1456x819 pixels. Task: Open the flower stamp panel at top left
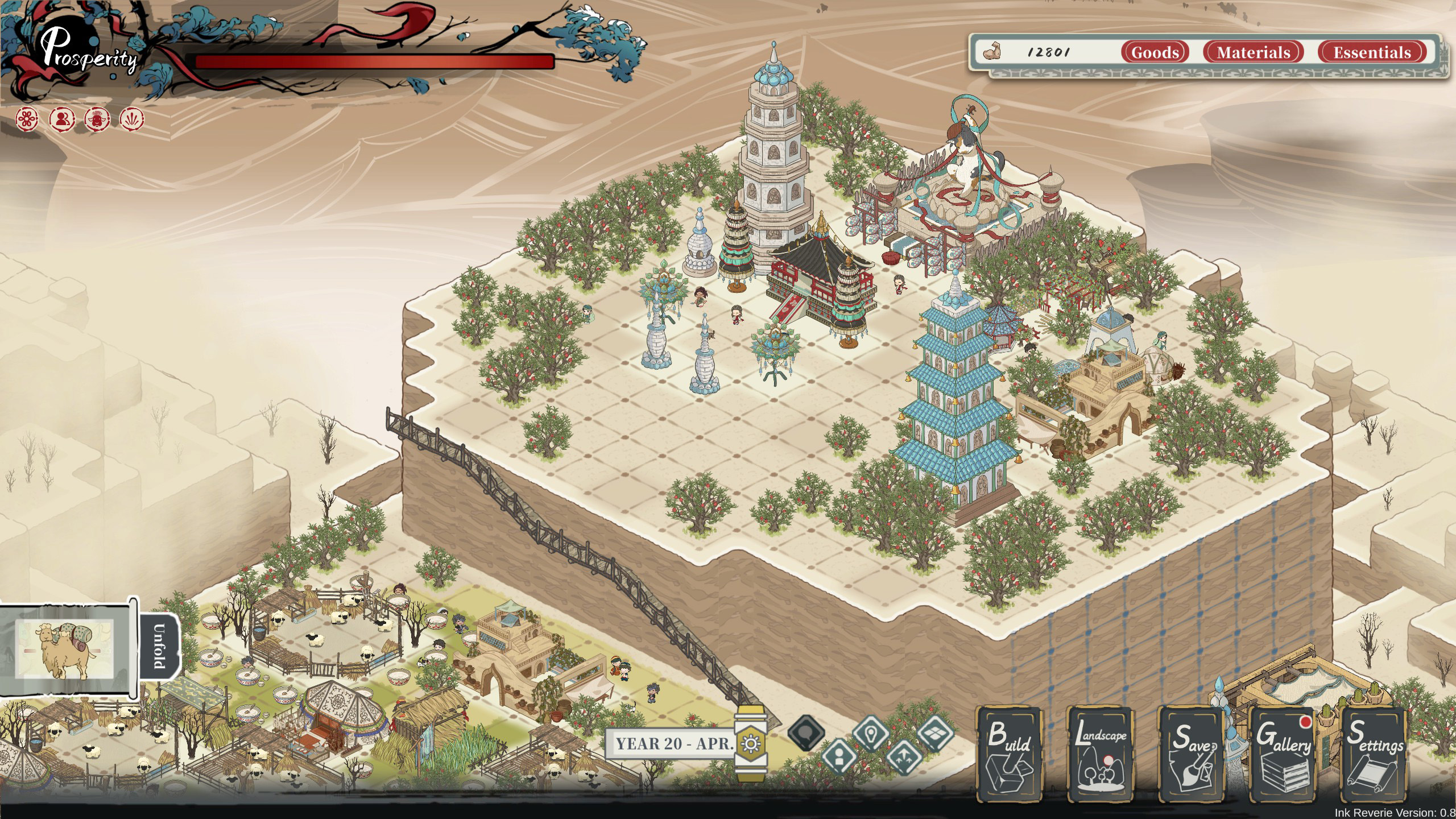pyautogui.click(x=27, y=119)
